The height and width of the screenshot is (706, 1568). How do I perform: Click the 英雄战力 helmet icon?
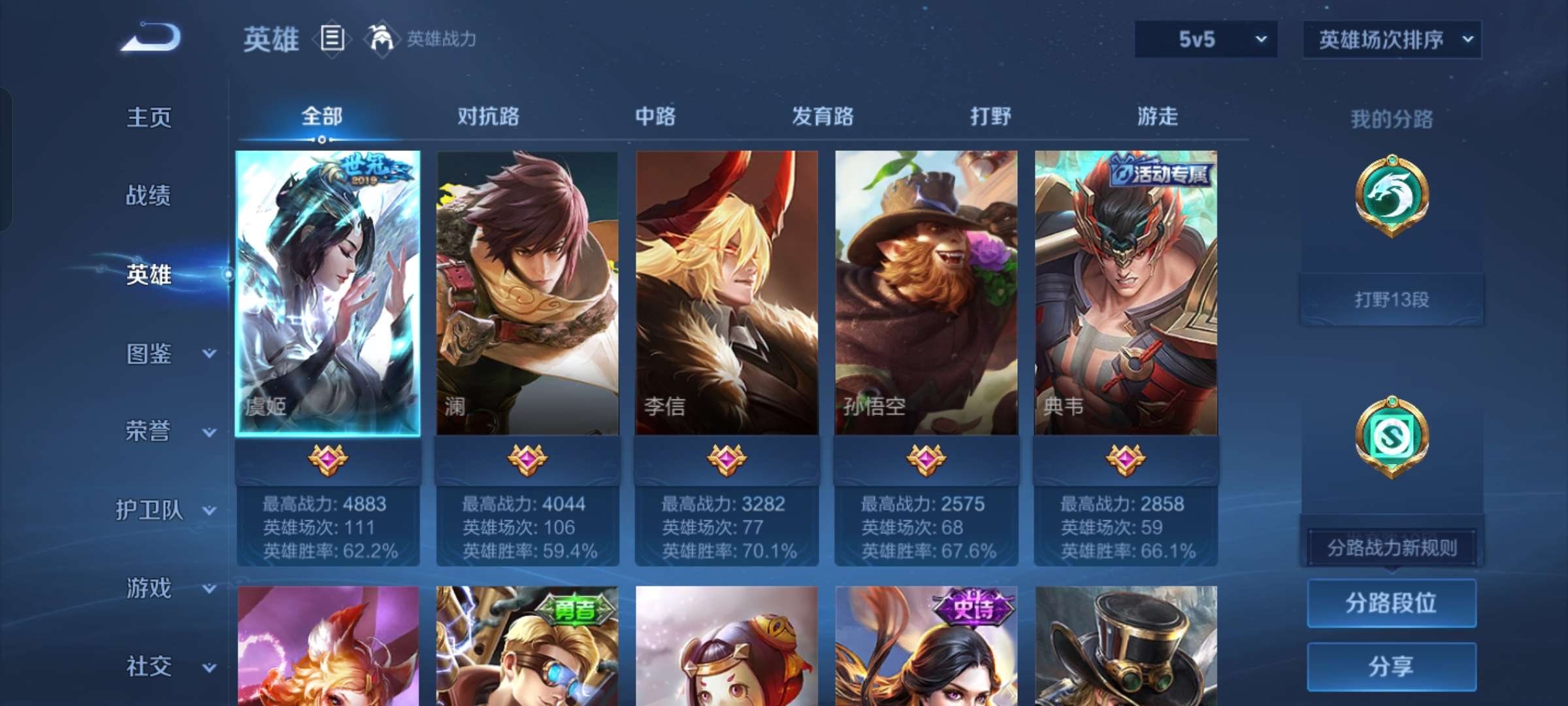point(380,37)
